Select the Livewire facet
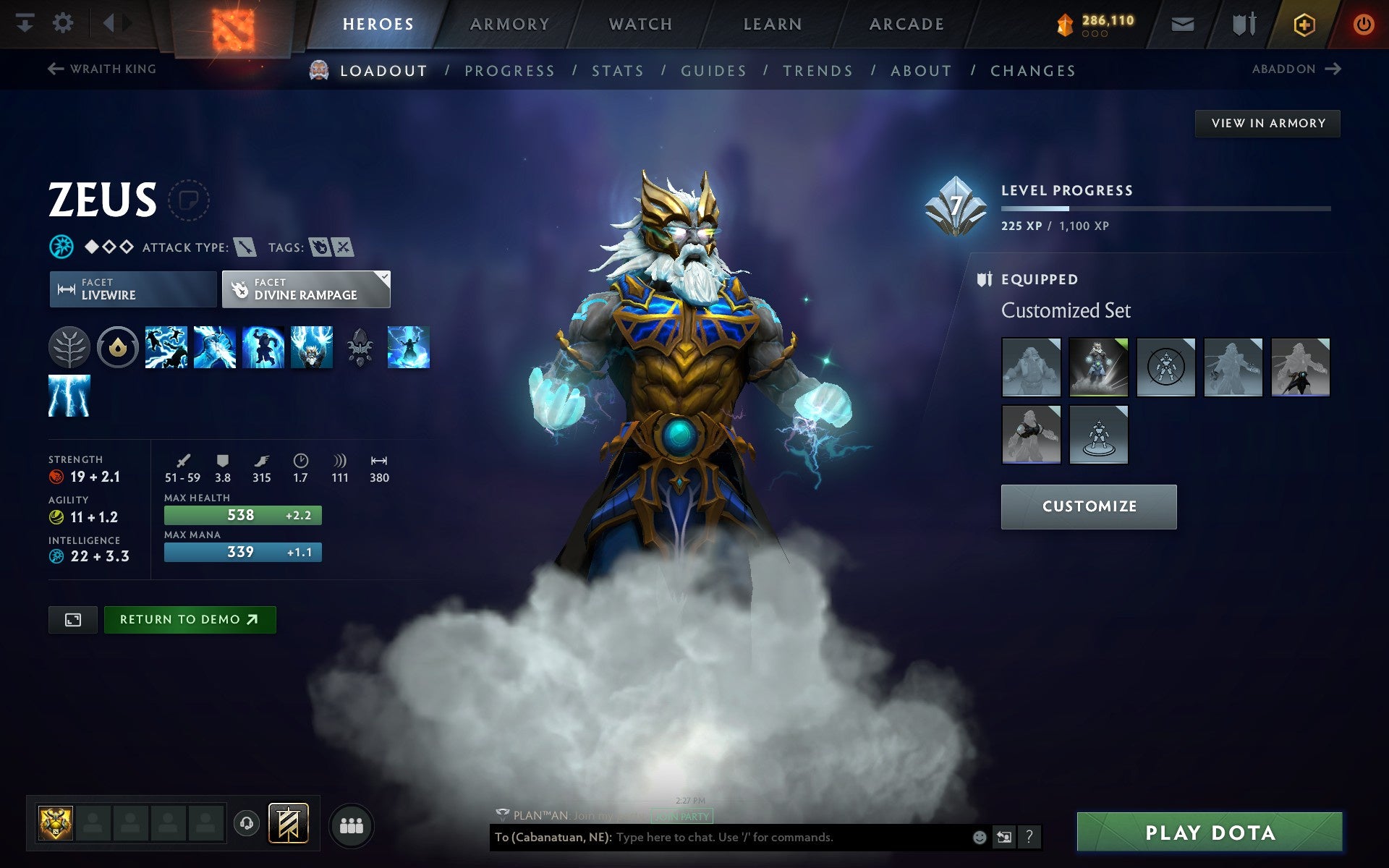1389x868 pixels. tap(132, 289)
